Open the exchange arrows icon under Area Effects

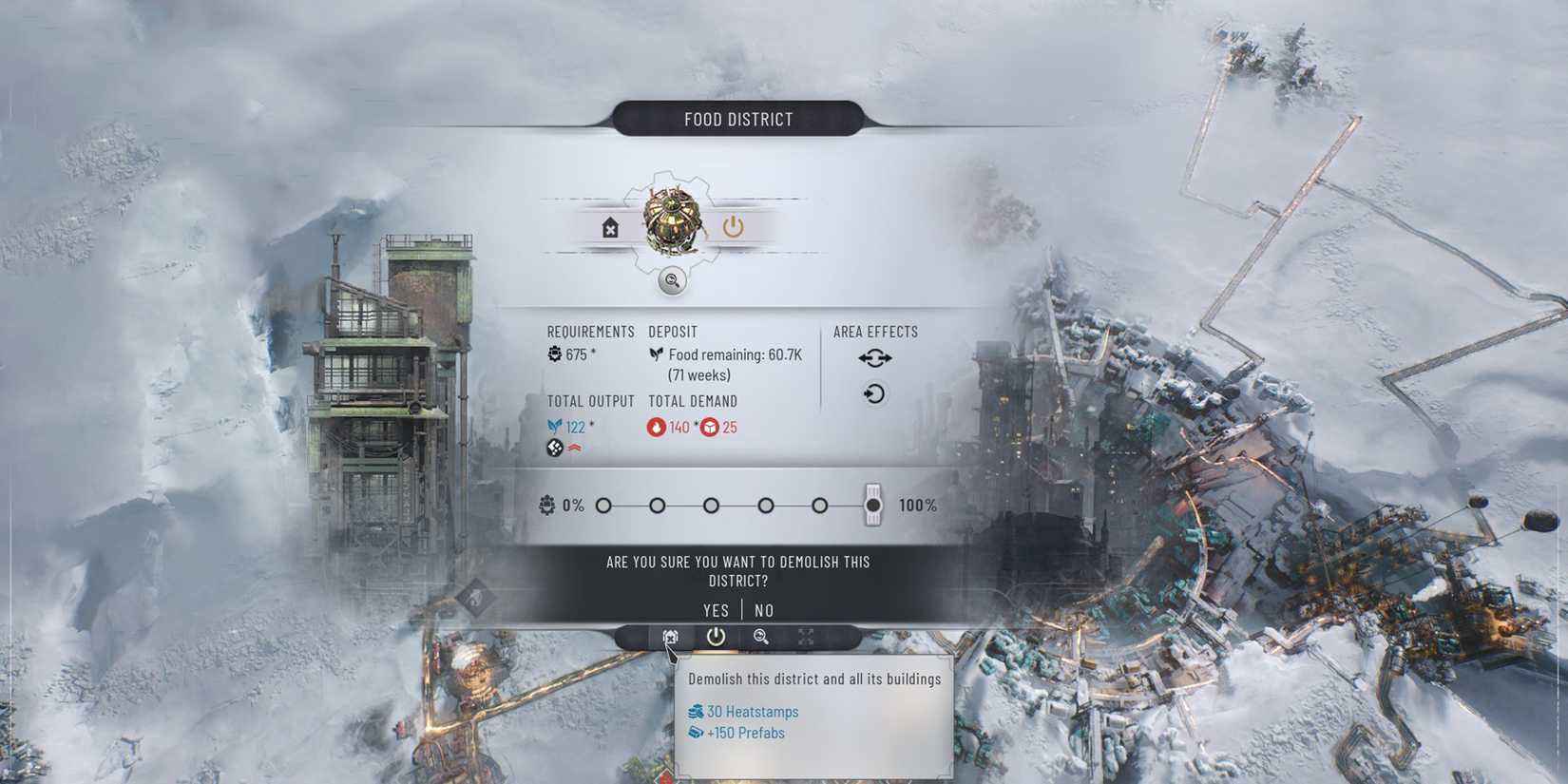tap(874, 357)
